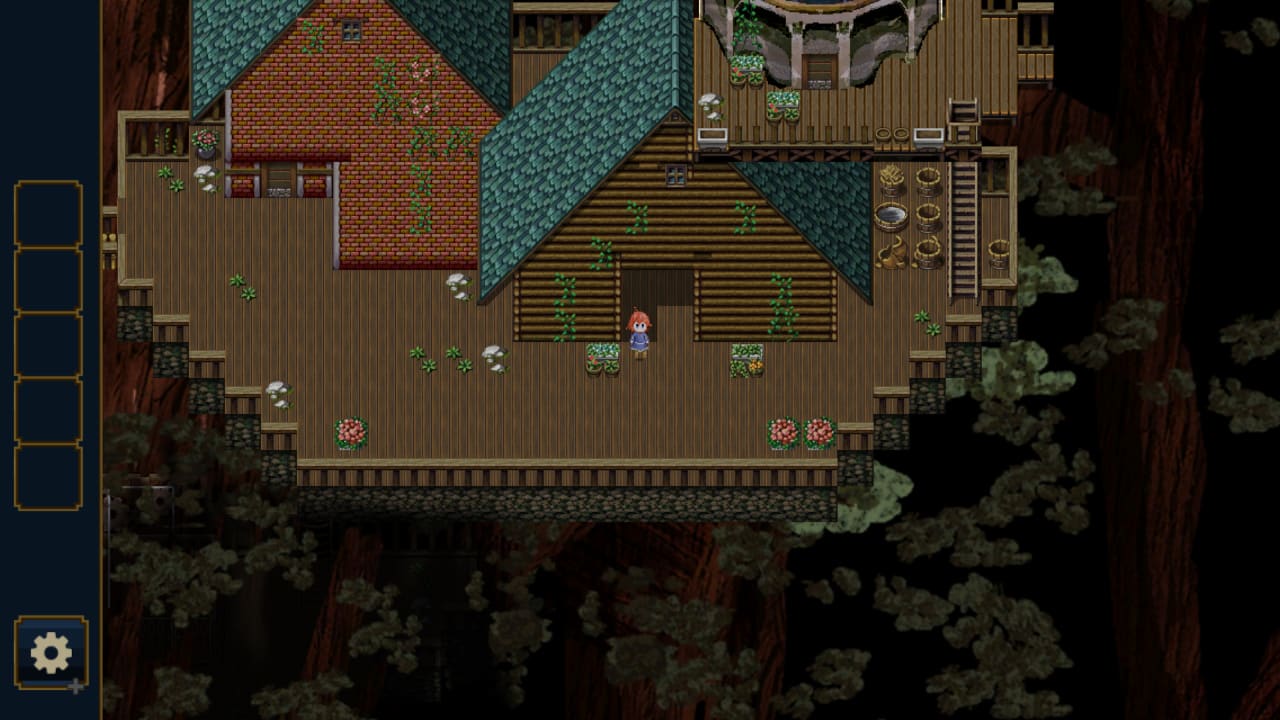Image resolution: width=1280 pixels, height=720 pixels.
Task: Click the tall wooden ladder on the balcony
Action: pyautogui.click(x=965, y=225)
